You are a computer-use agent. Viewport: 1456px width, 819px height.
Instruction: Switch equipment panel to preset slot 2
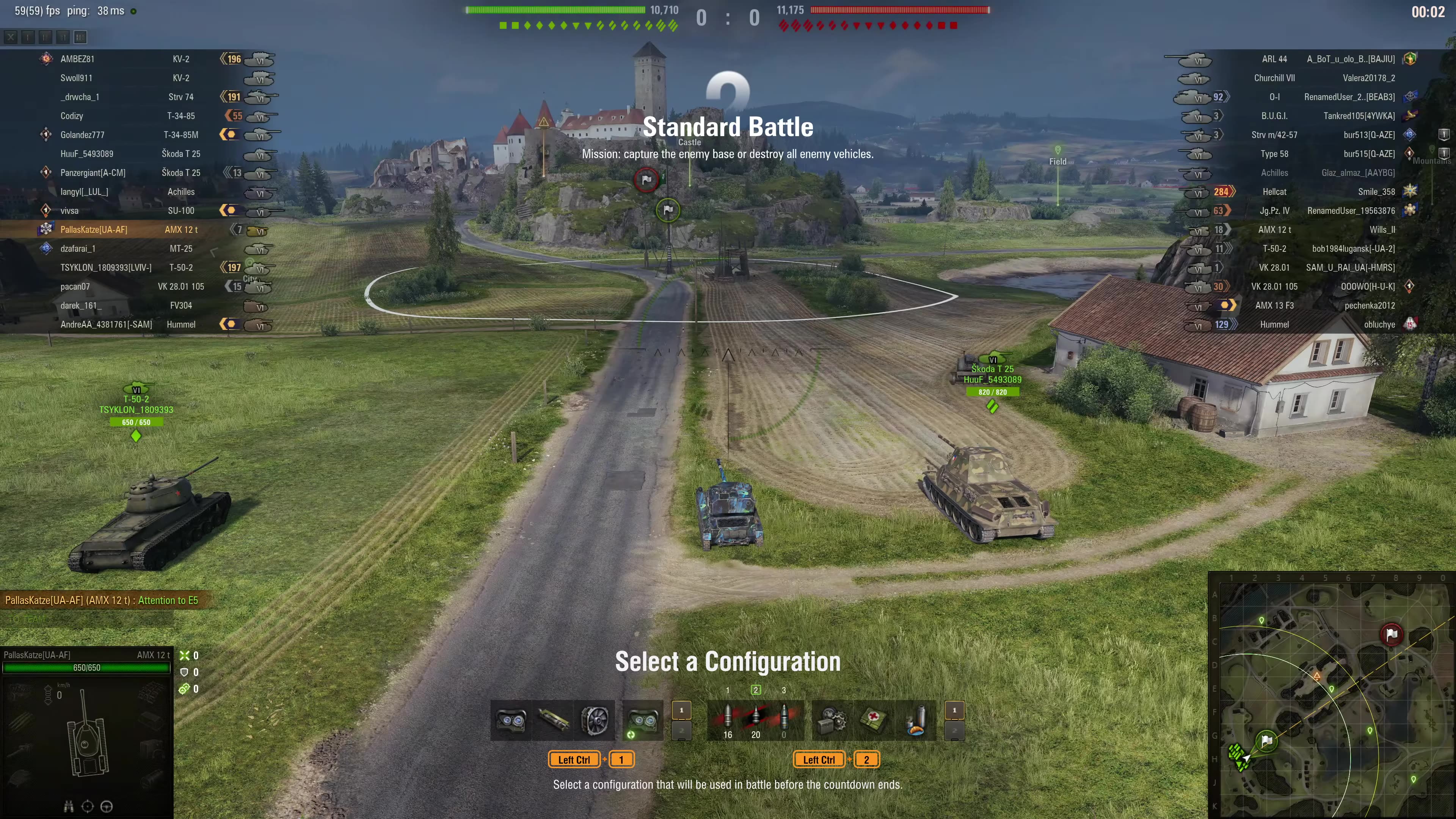tap(682, 730)
